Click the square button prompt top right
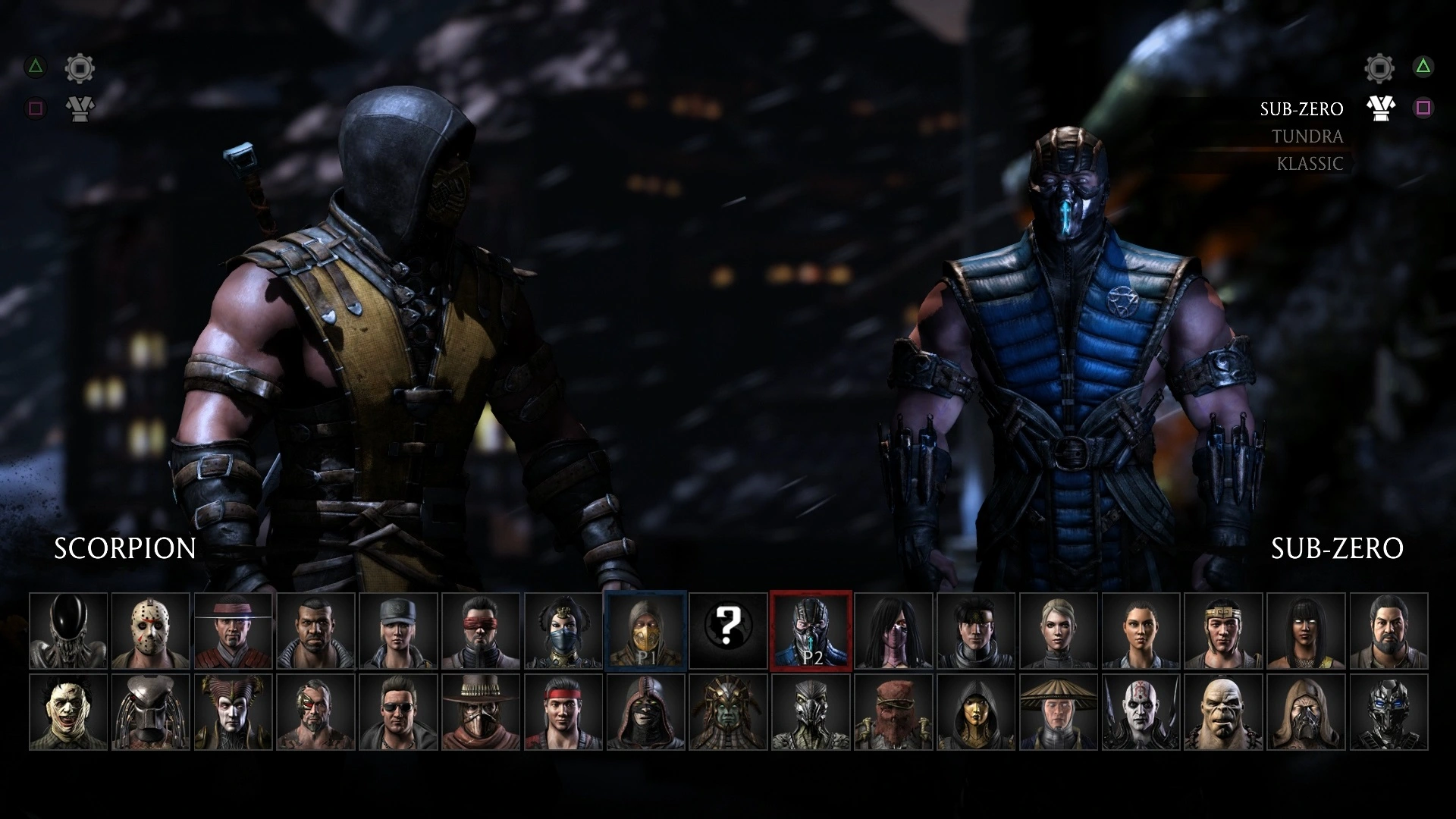Viewport: 1456px width, 819px height. [1424, 108]
